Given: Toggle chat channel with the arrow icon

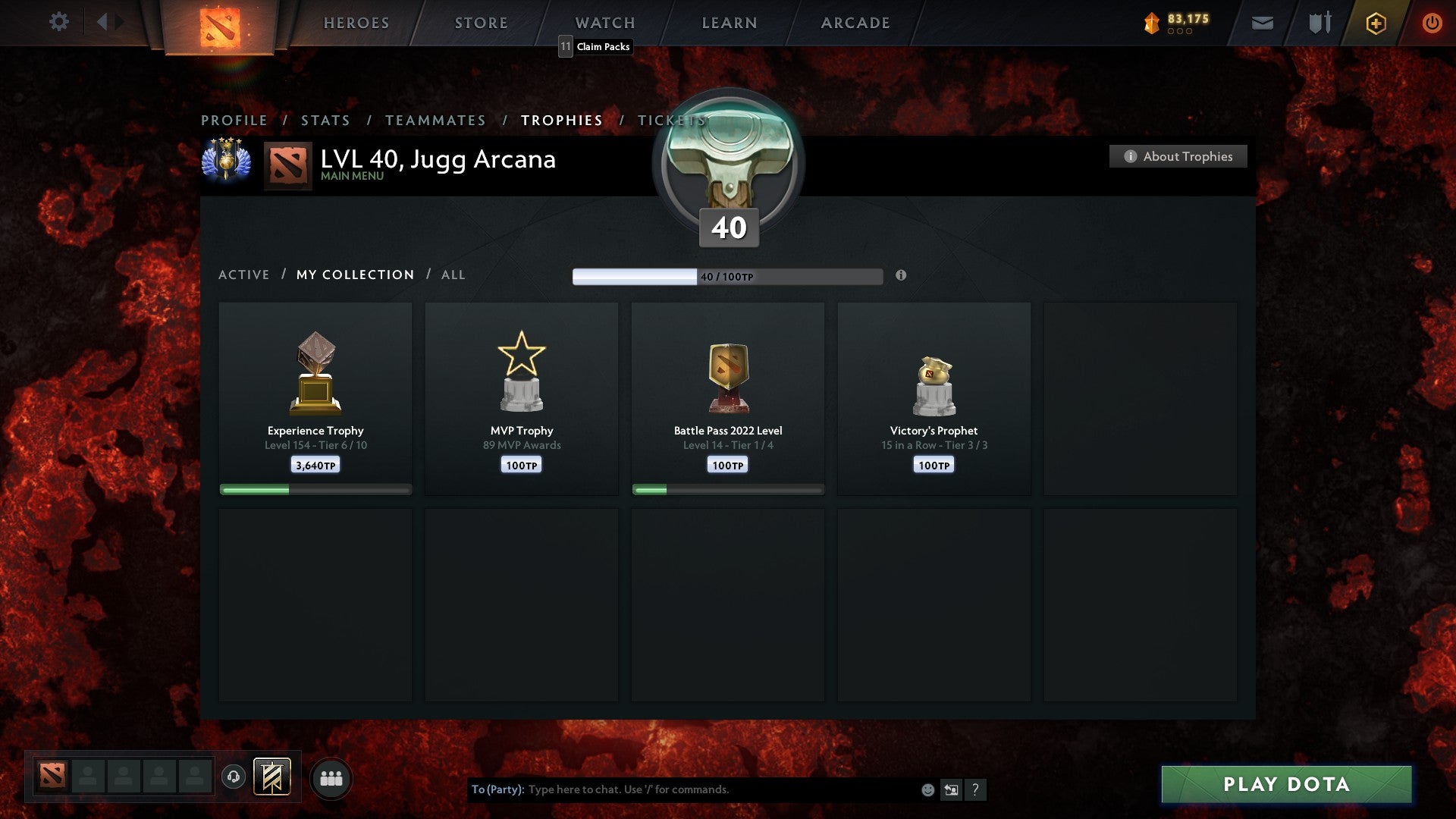Looking at the screenshot, I should [950, 789].
